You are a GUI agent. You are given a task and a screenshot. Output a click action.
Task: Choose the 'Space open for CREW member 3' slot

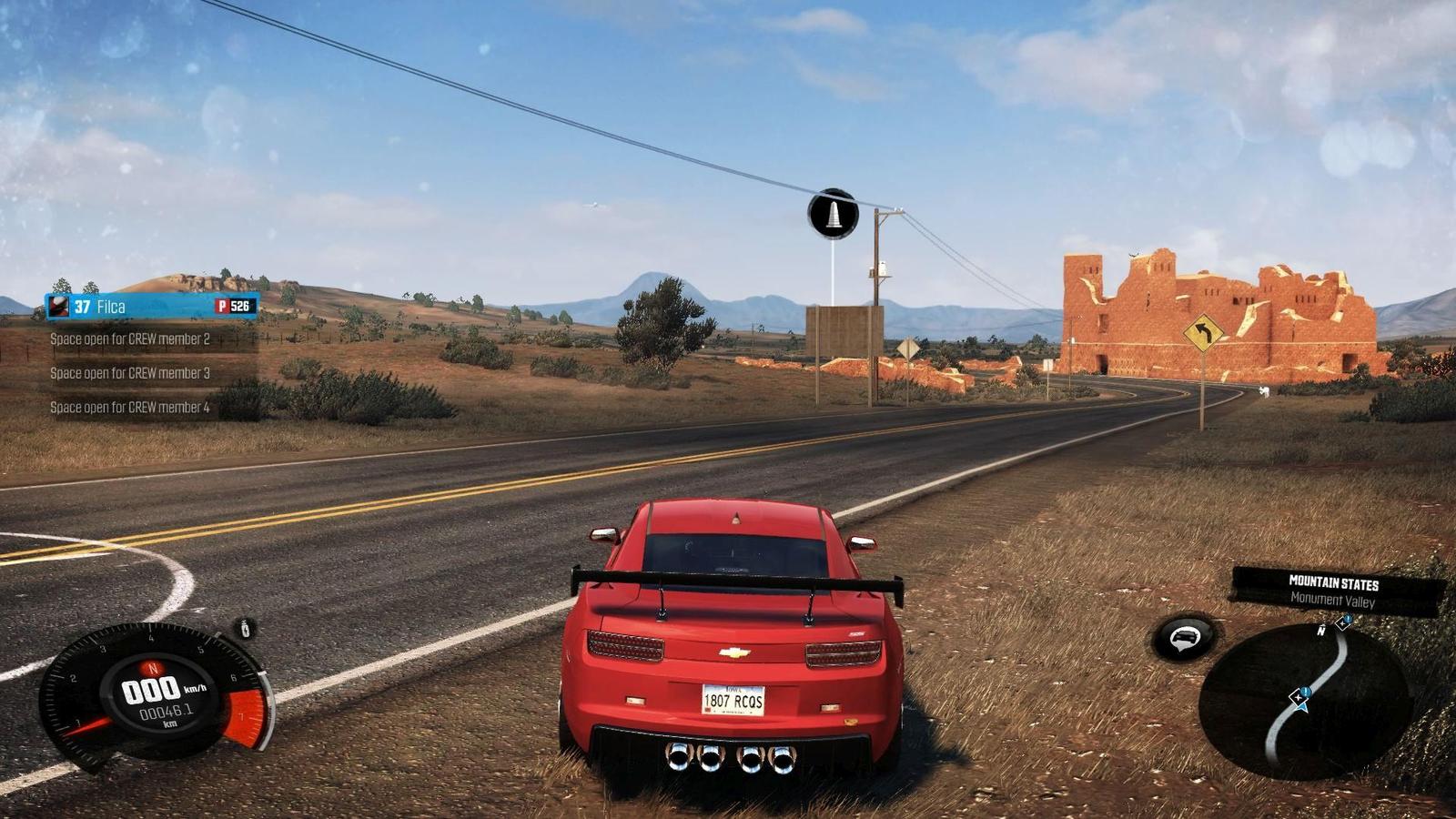coord(130,373)
